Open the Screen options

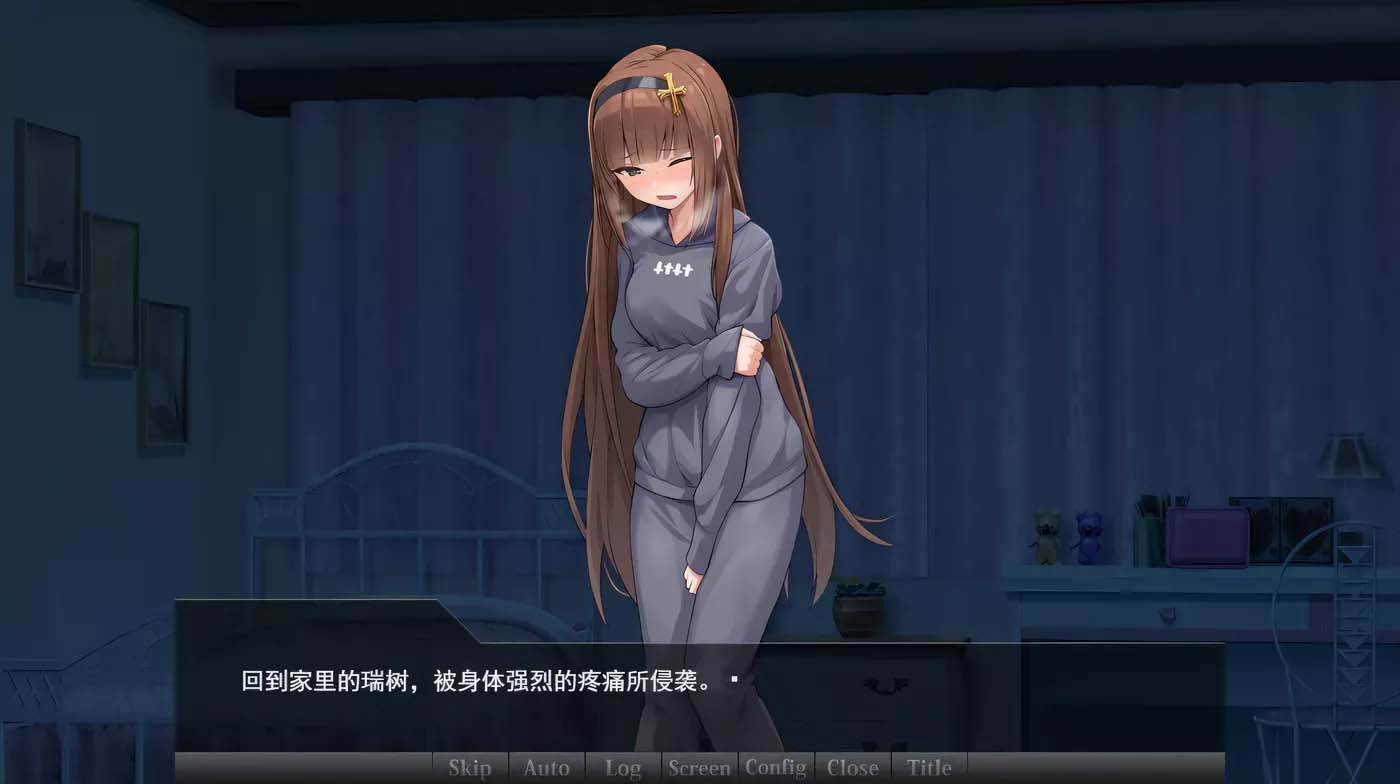point(700,768)
